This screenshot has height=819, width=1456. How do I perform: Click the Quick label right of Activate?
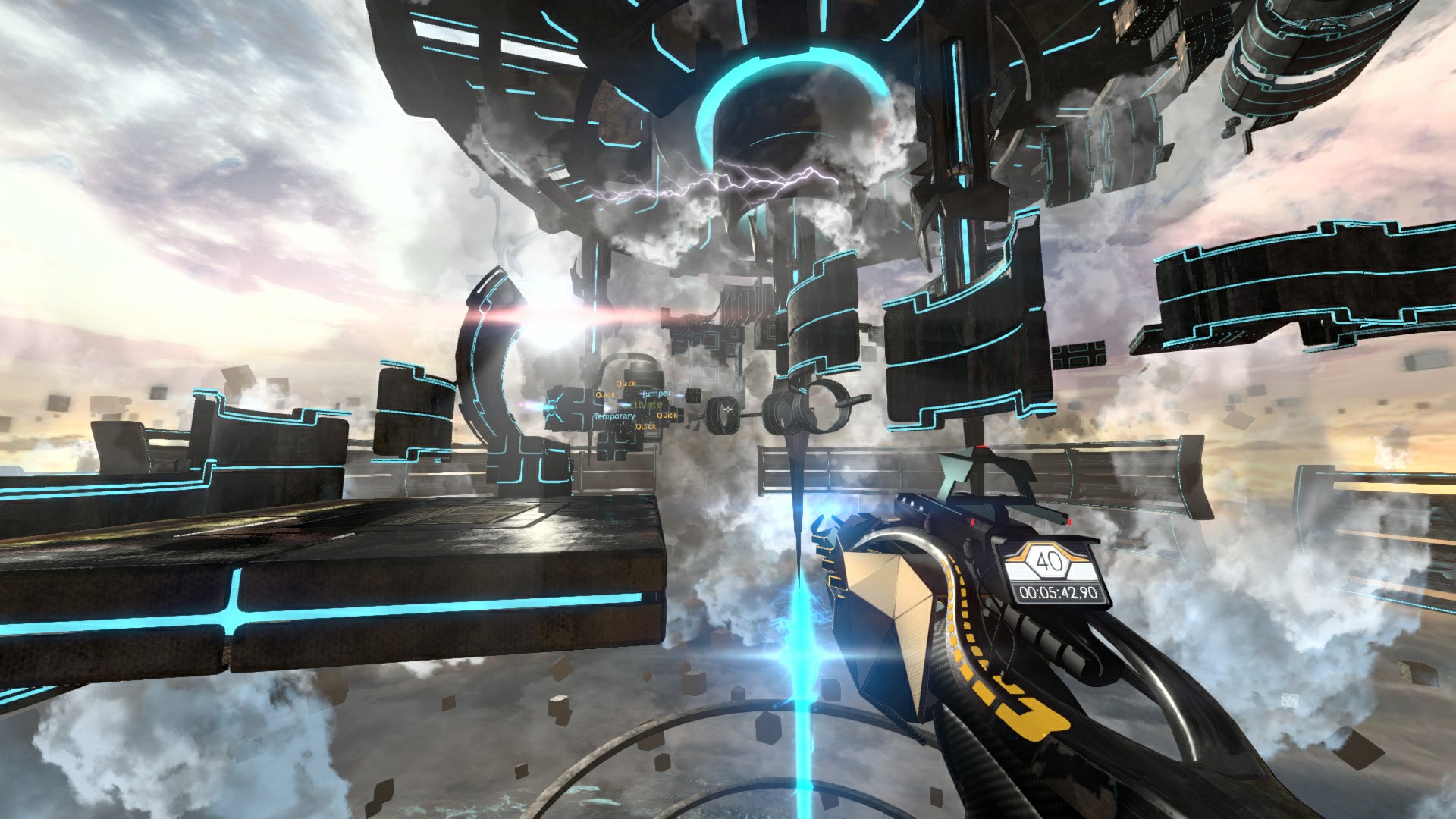667,416
